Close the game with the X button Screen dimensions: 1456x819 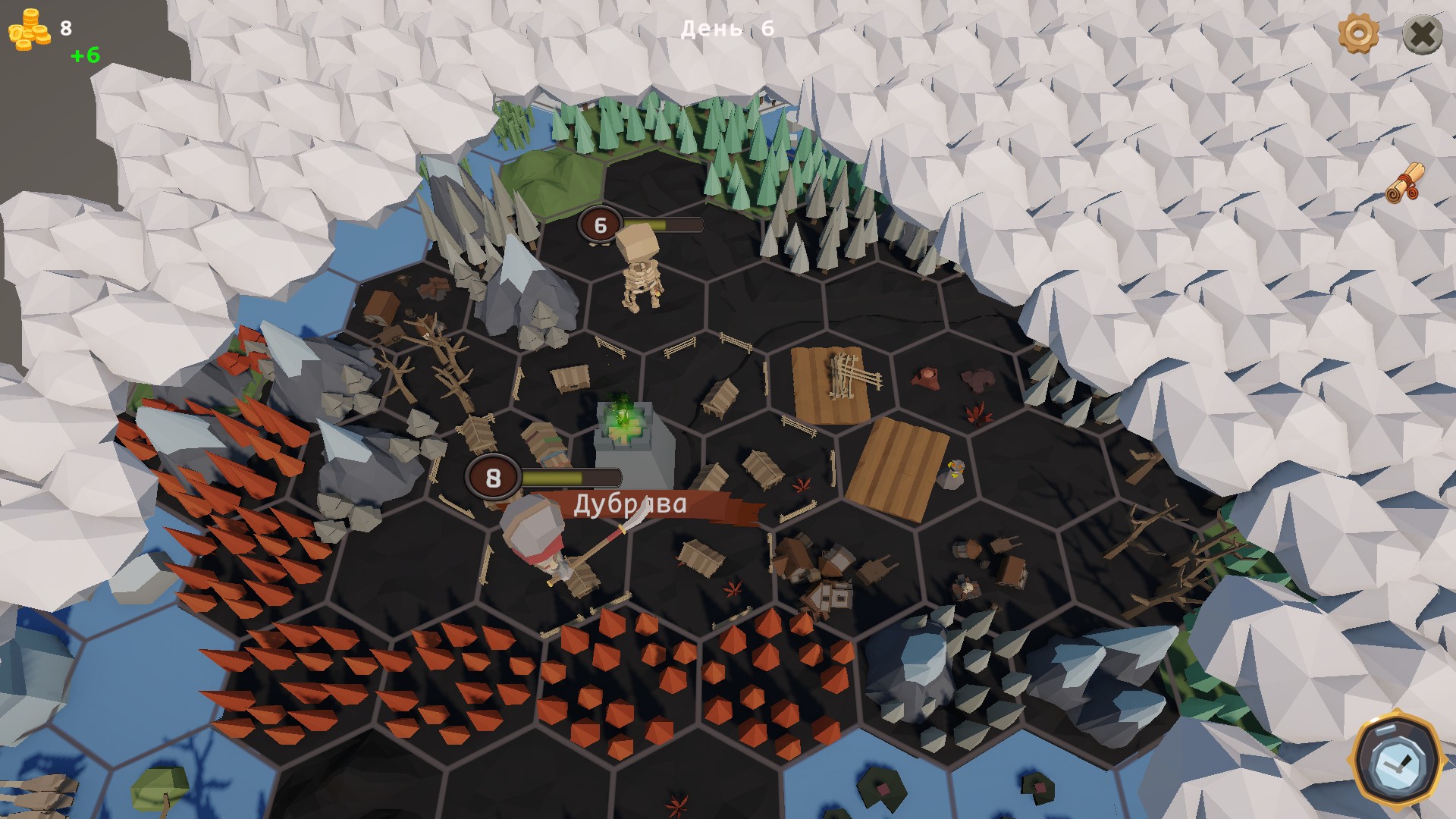click(1422, 34)
